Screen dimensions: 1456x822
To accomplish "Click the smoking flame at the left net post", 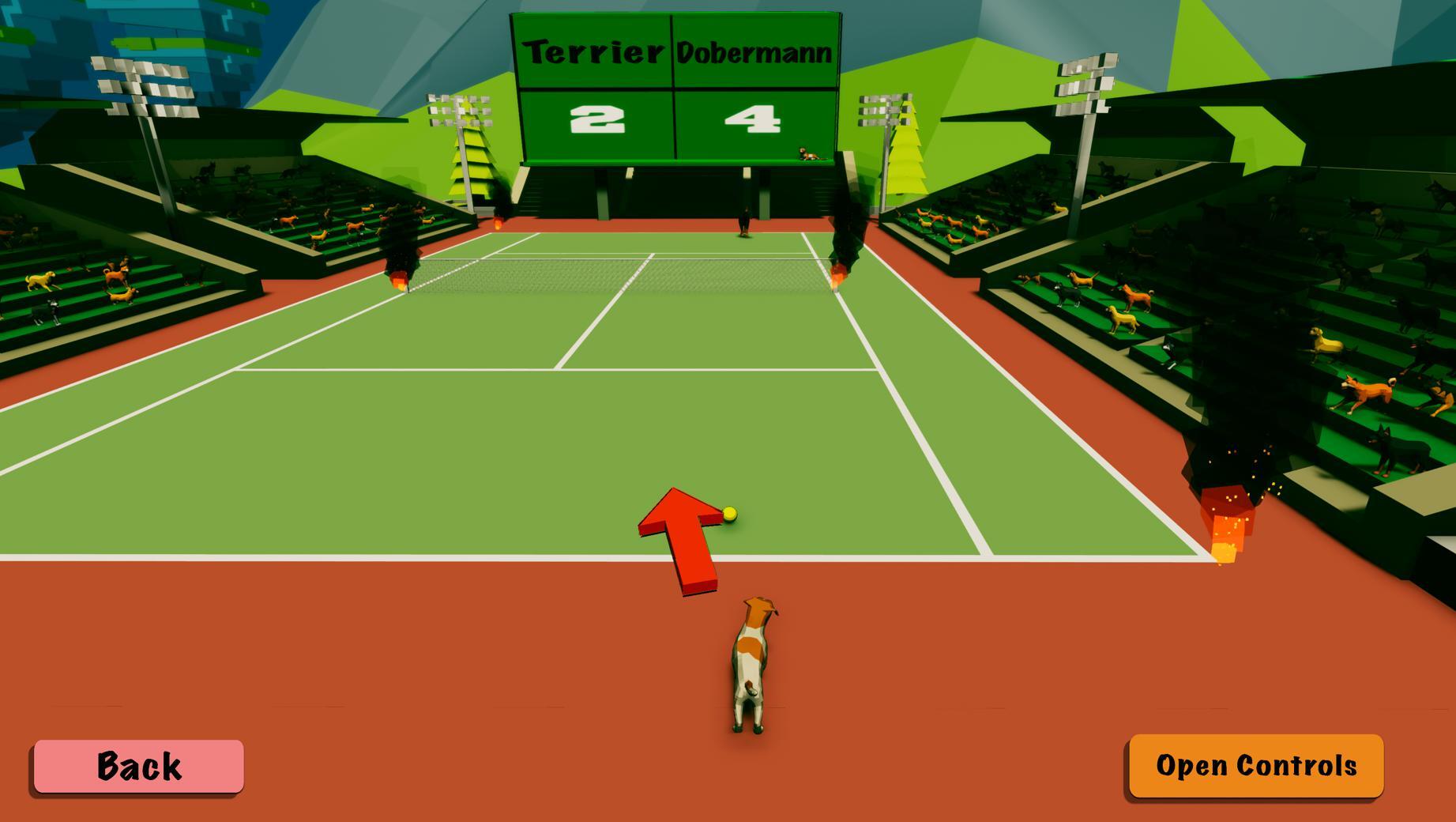I will [x=399, y=281].
